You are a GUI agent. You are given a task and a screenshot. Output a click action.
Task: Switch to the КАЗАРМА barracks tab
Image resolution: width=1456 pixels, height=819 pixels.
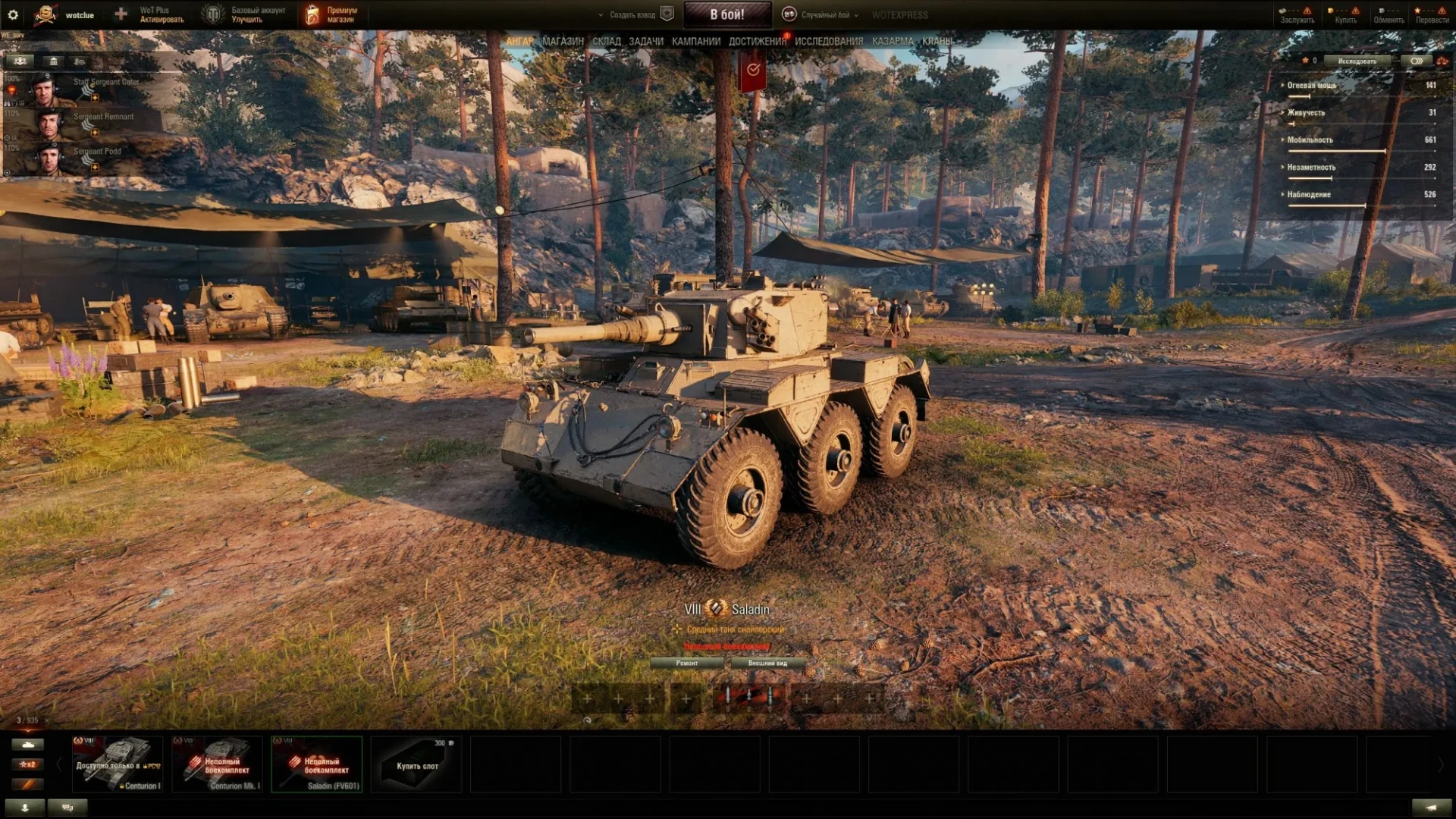tap(893, 42)
